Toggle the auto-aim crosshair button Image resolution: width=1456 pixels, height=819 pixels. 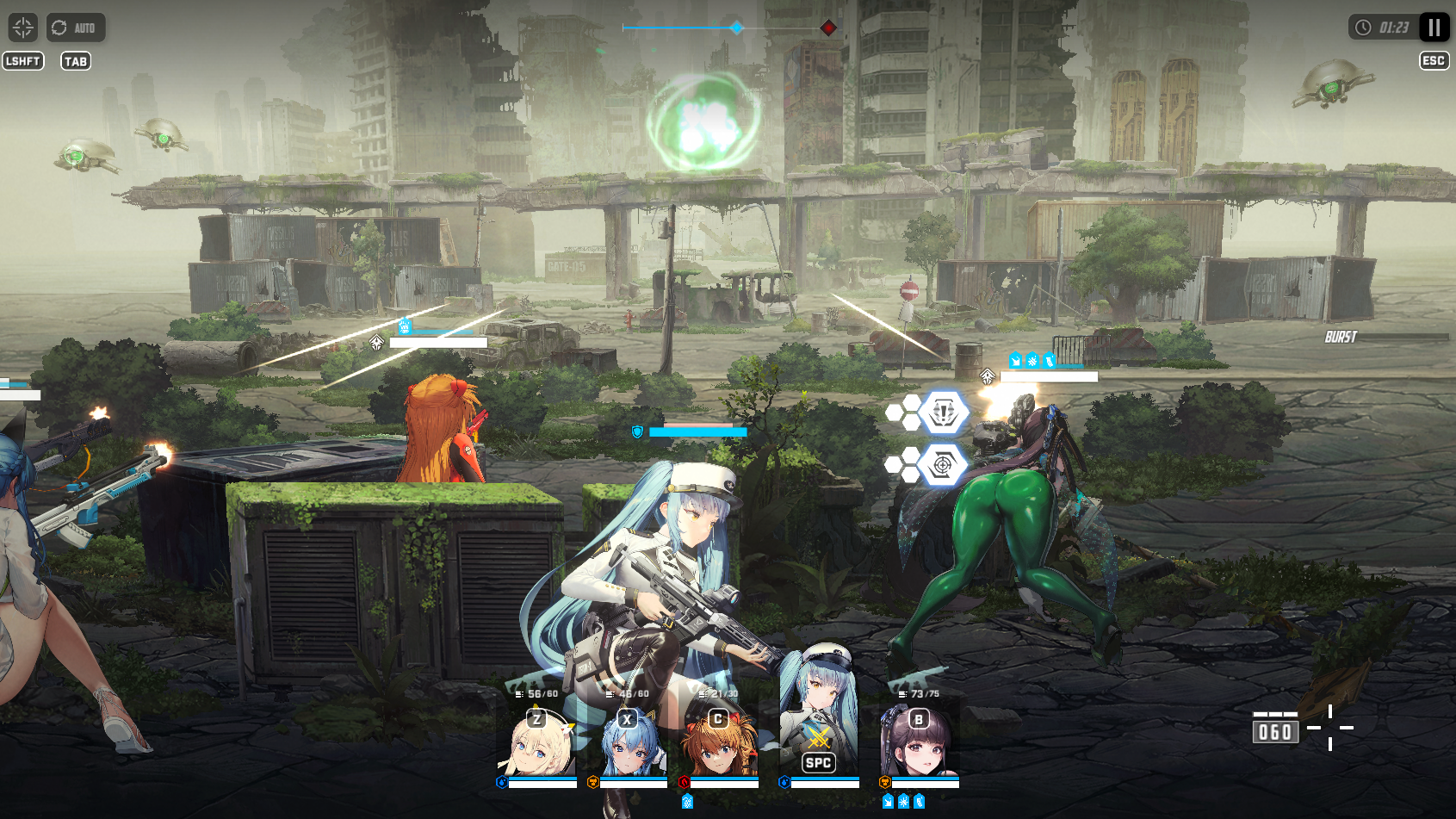[x=22, y=28]
